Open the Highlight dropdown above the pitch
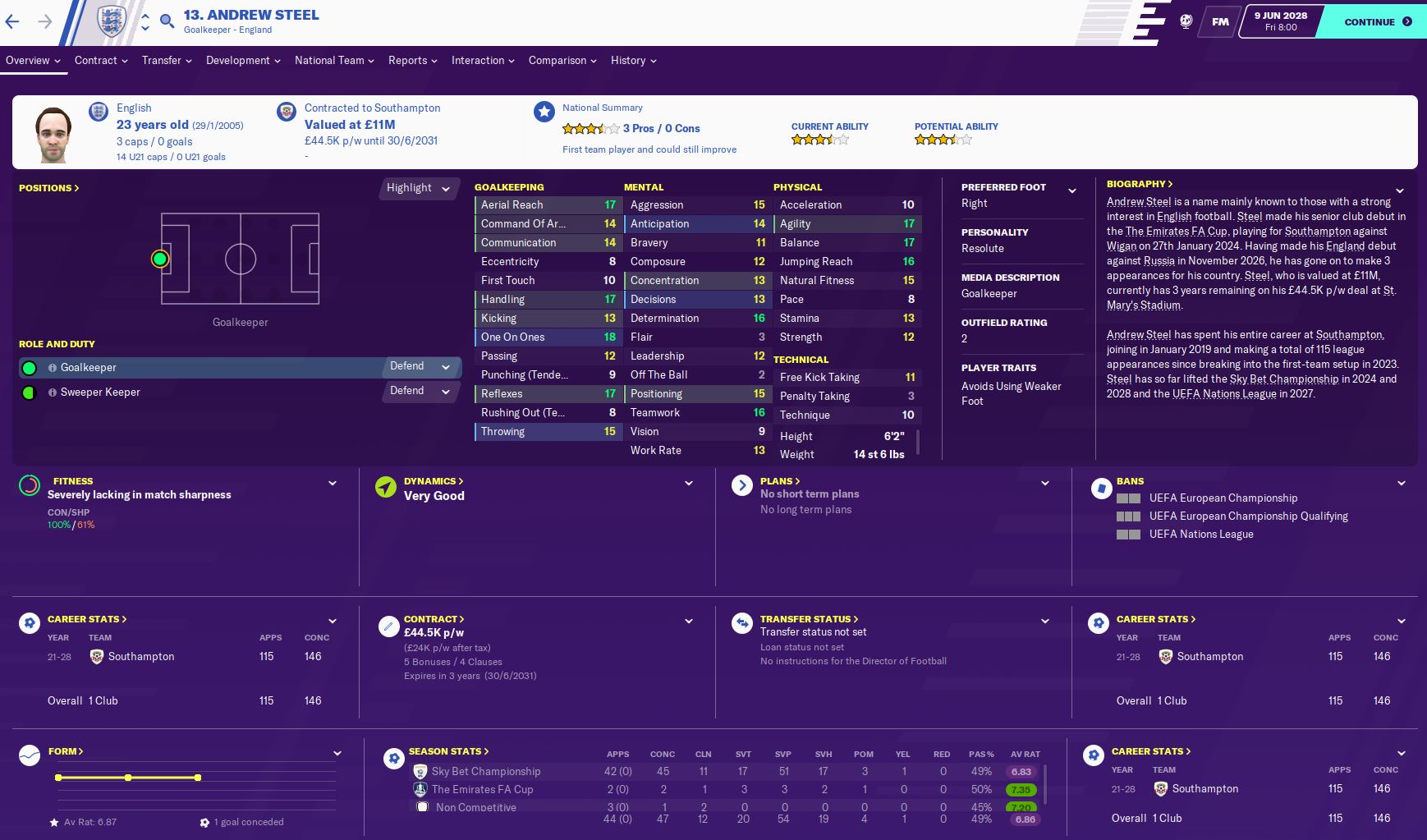This screenshot has height=840, width=1427. [x=419, y=188]
